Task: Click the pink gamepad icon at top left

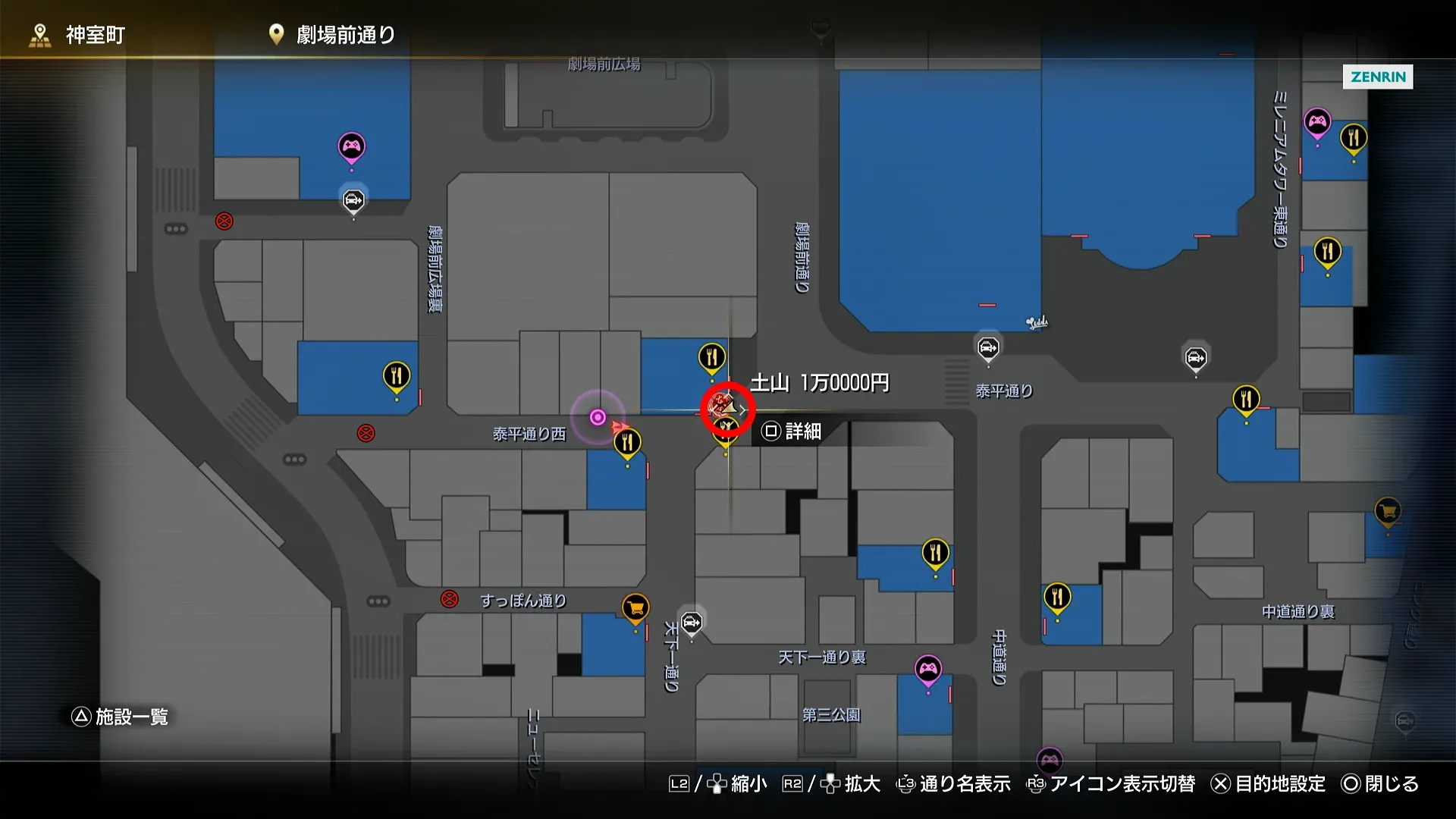Action: 351,144
